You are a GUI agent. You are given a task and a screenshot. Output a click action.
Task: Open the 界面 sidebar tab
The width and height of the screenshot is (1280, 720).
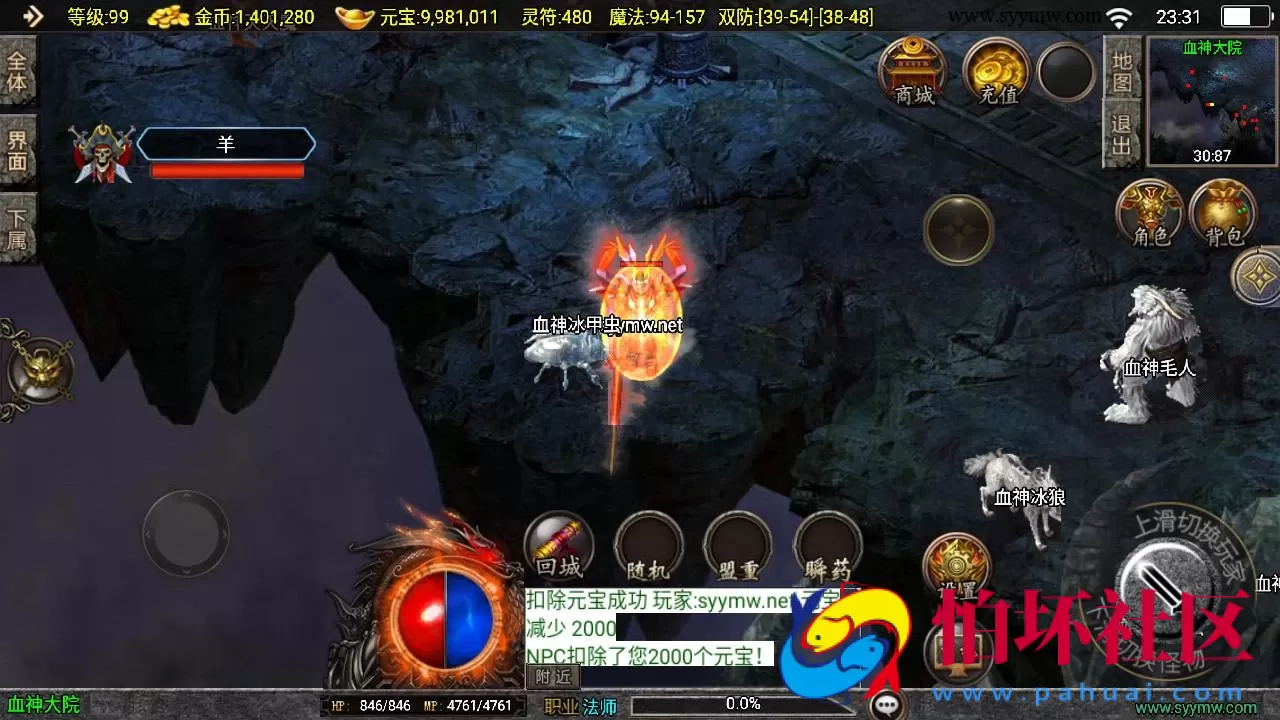18,150
